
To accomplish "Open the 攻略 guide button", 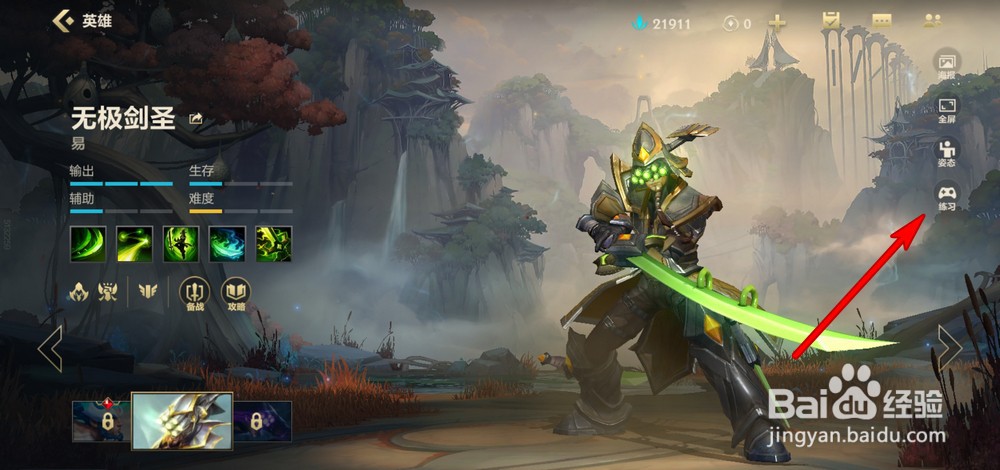I will (x=235, y=292).
